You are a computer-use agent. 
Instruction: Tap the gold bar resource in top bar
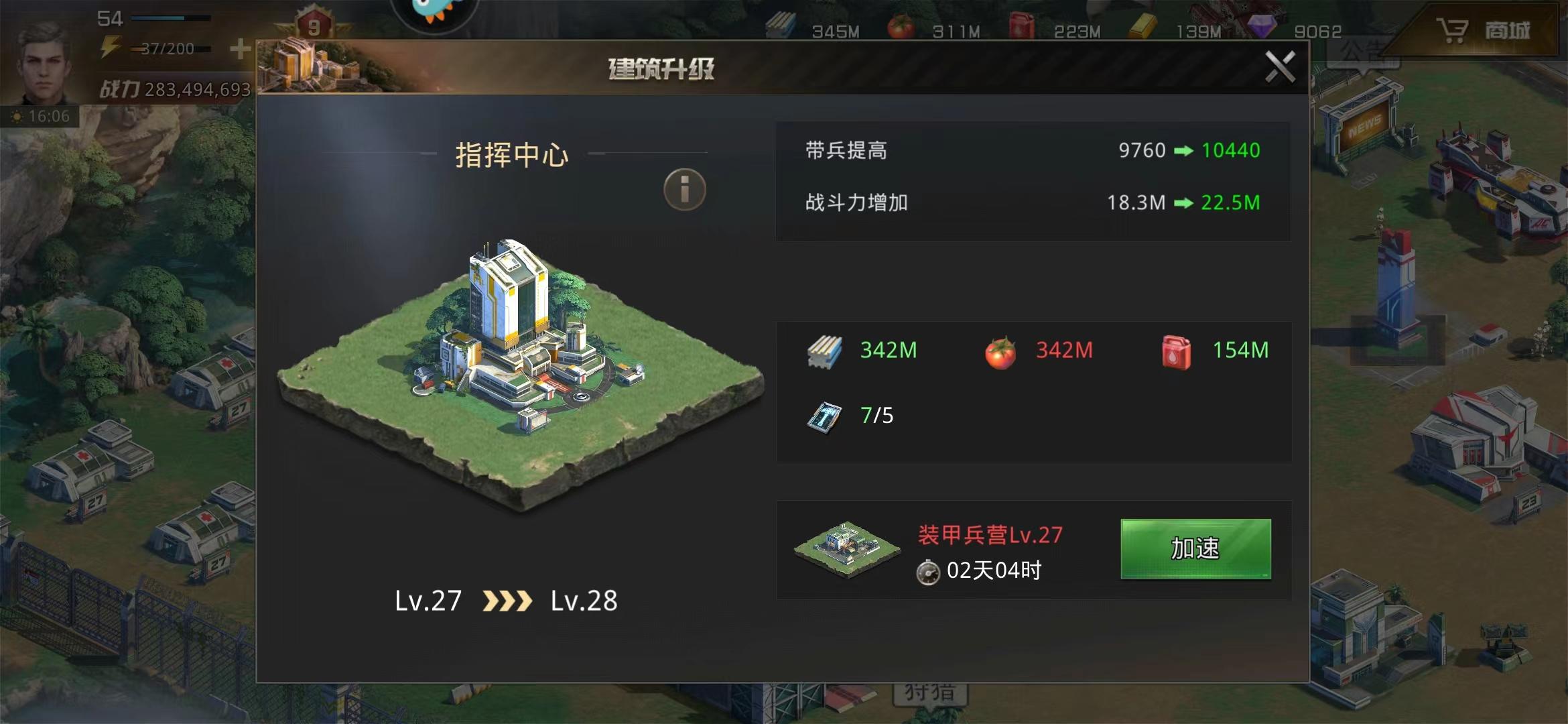1142,28
